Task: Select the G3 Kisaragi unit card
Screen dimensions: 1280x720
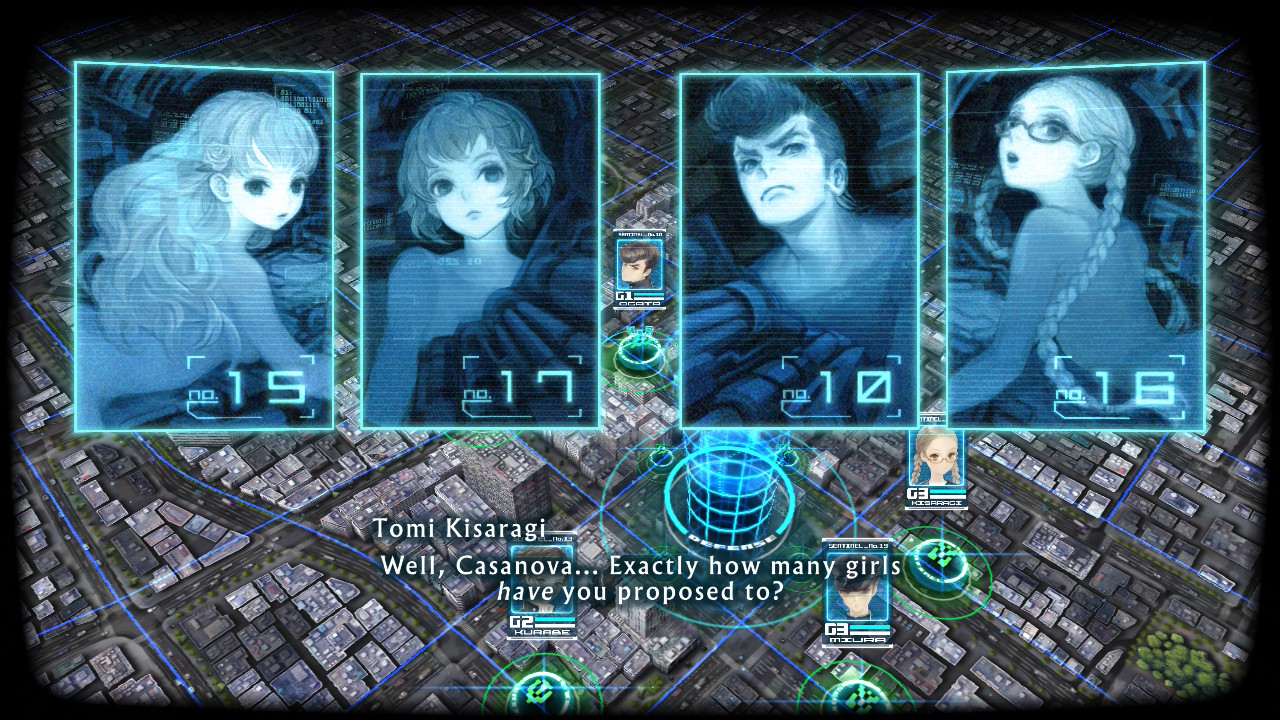Action: click(x=936, y=466)
